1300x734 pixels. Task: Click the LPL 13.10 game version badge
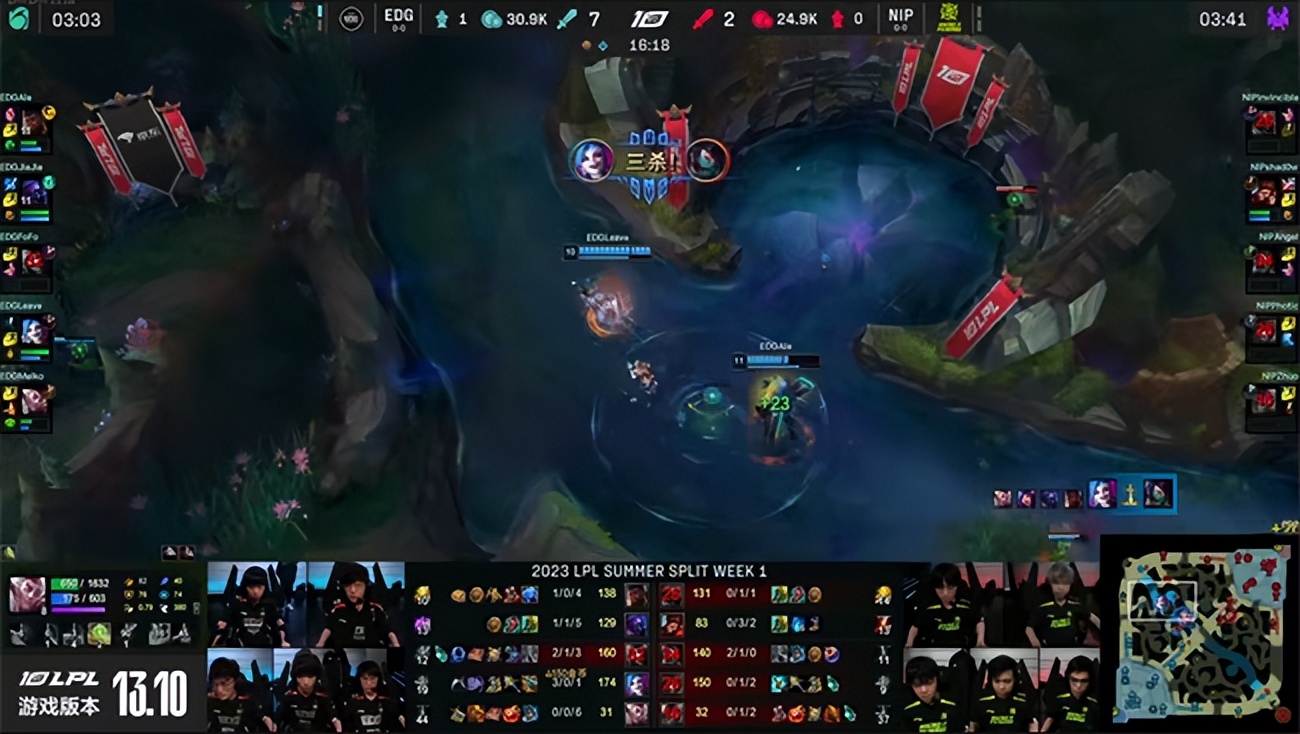coord(103,692)
